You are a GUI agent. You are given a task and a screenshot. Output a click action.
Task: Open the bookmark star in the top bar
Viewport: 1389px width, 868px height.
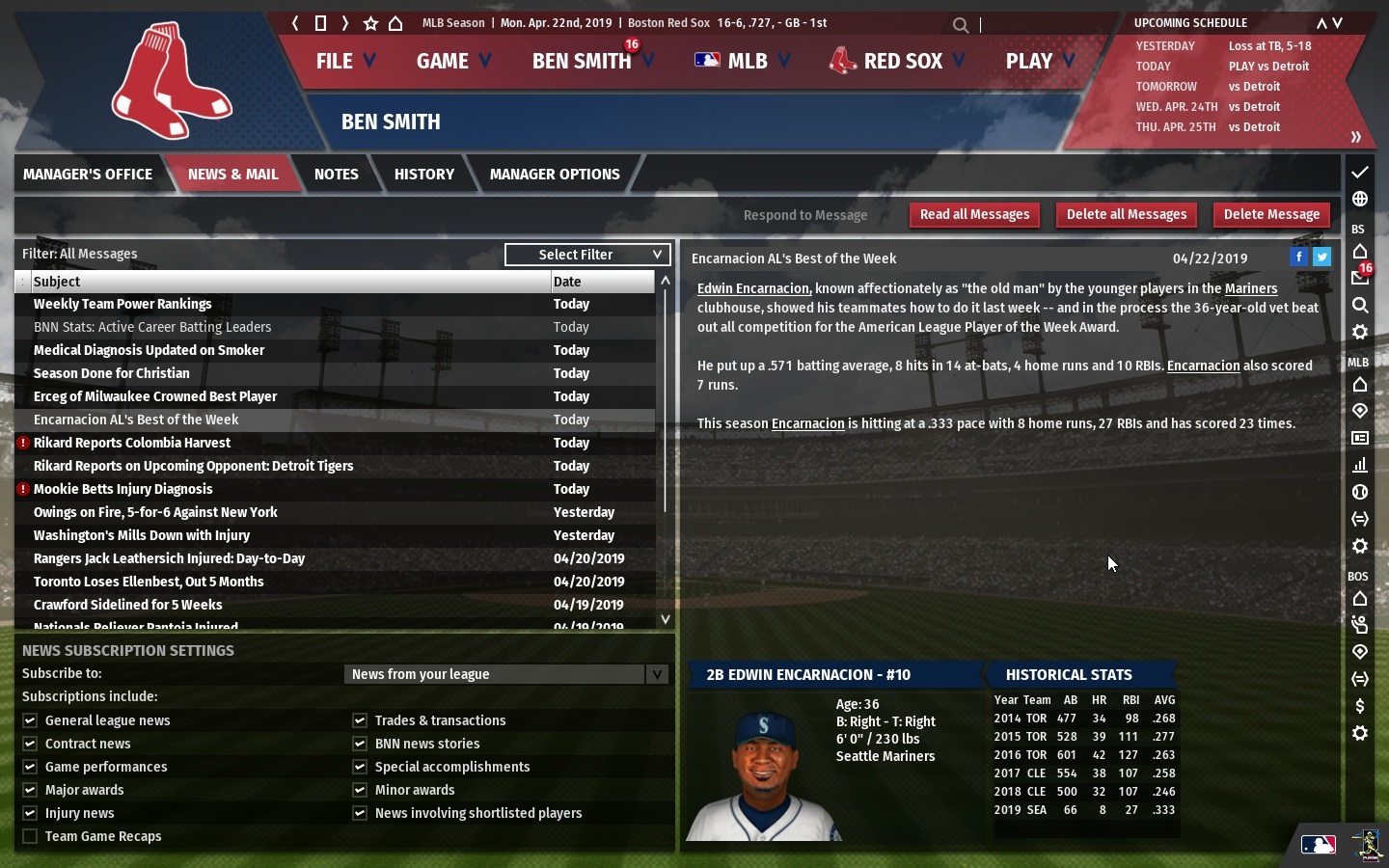[x=371, y=23]
